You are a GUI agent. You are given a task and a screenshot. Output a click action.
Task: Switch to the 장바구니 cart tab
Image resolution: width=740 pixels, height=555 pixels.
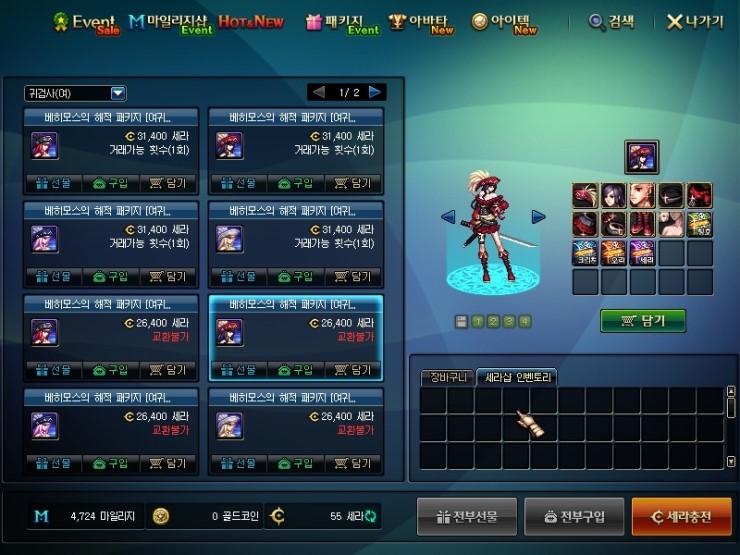tap(445, 377)
